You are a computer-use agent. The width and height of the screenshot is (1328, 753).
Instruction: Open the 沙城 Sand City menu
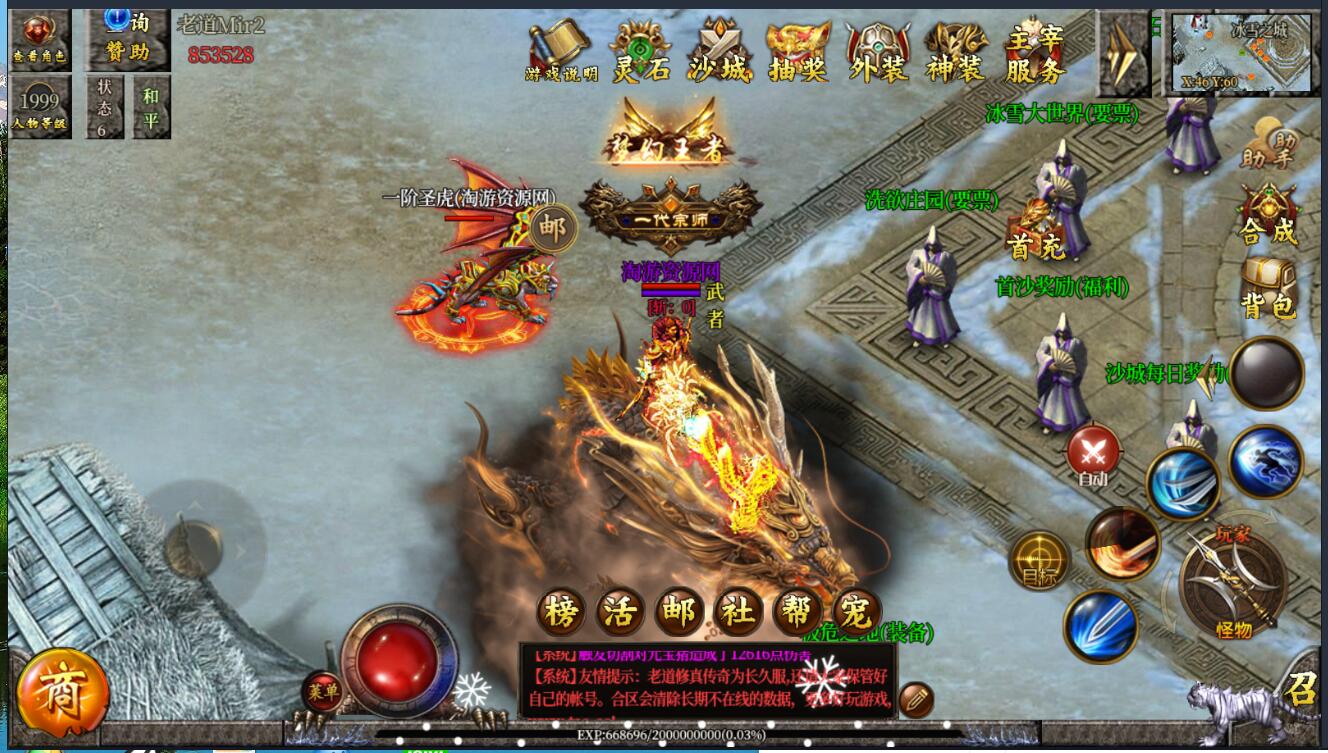[719, 51]
